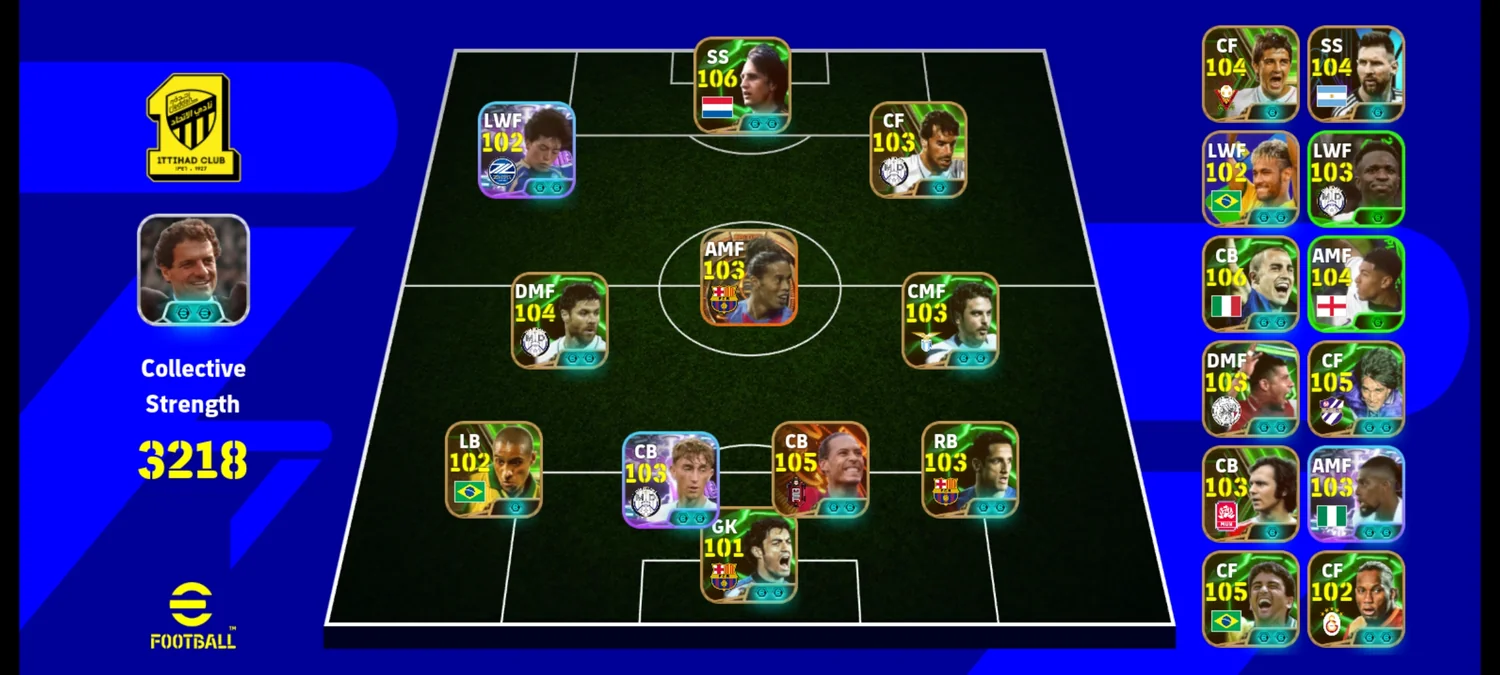This screenshot has height=675, width=1500.
Task: Select the CF 103 striker card
Action: pos(918,149)
